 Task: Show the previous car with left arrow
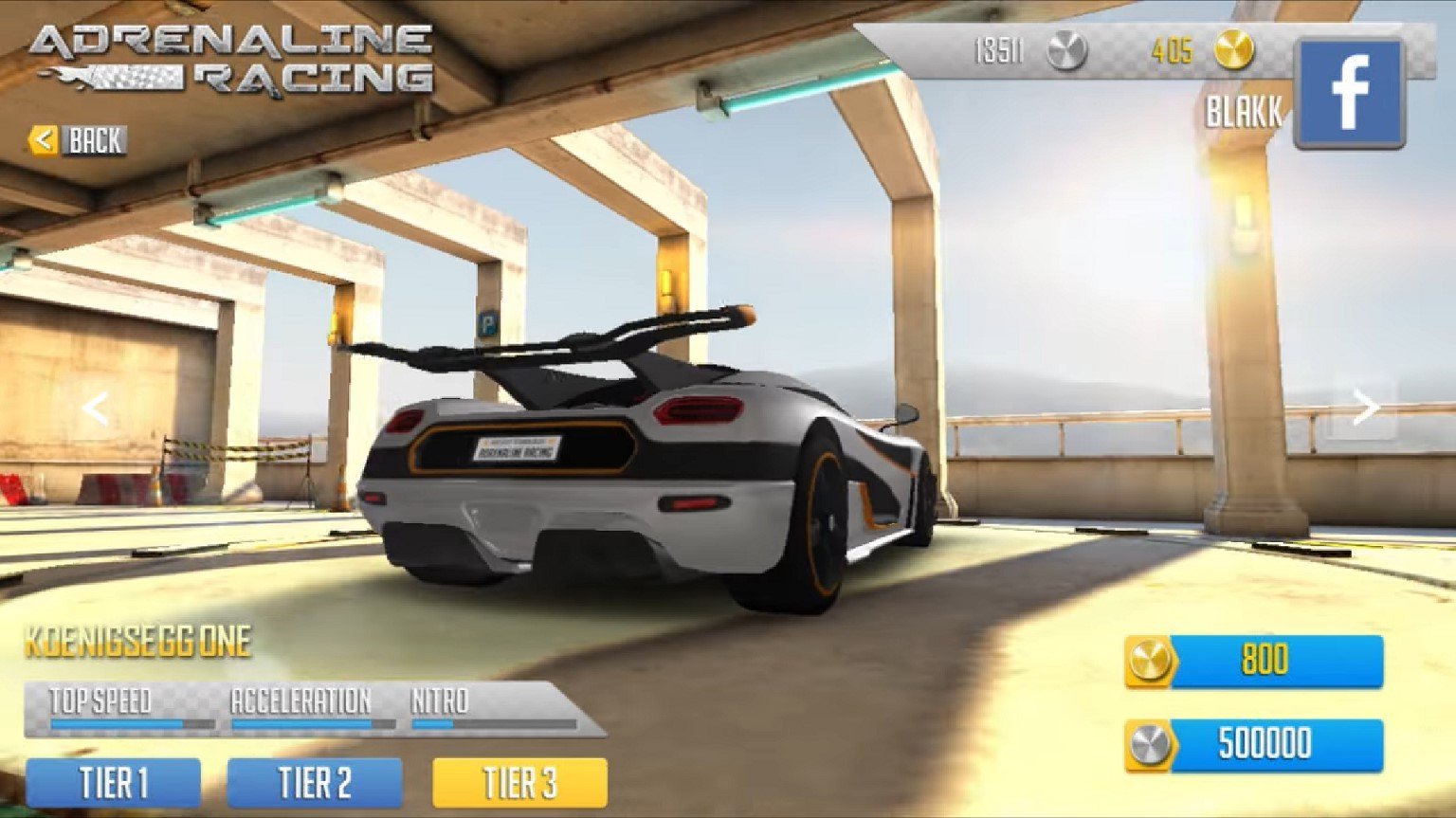coord(94,409)
